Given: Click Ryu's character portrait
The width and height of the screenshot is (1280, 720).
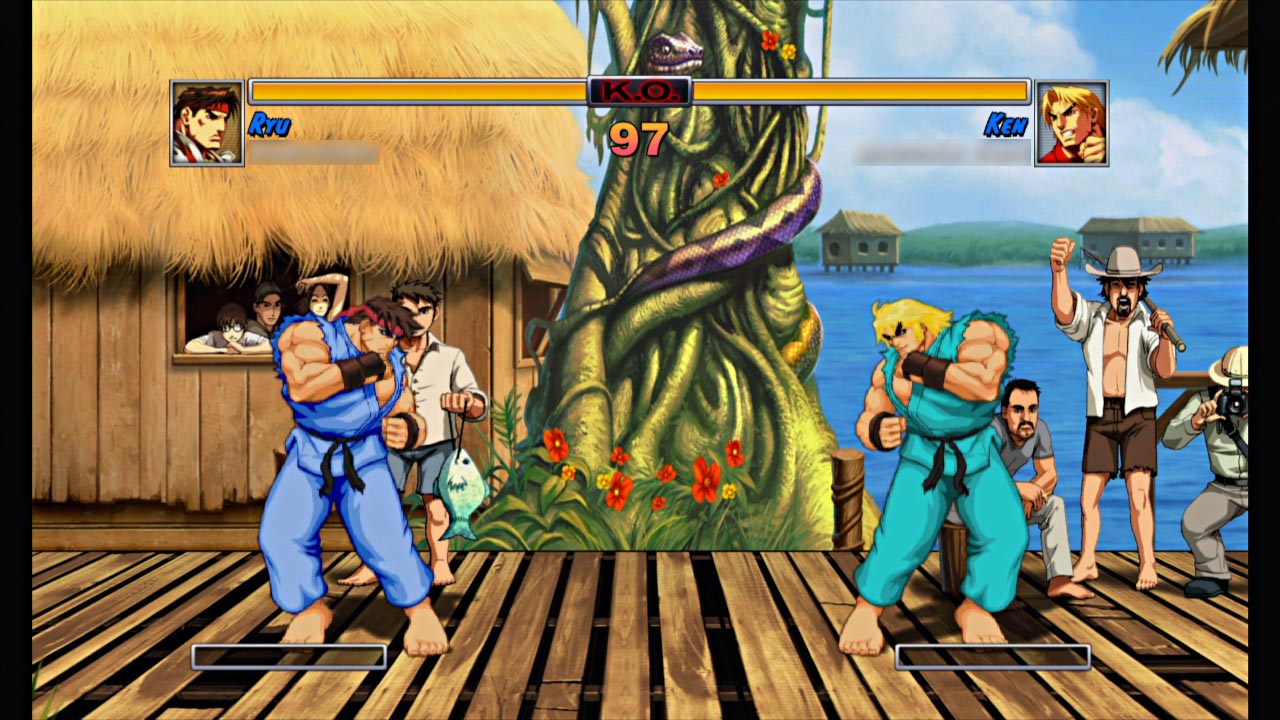Looking at the screenshot, I should [x=207, y=123].
